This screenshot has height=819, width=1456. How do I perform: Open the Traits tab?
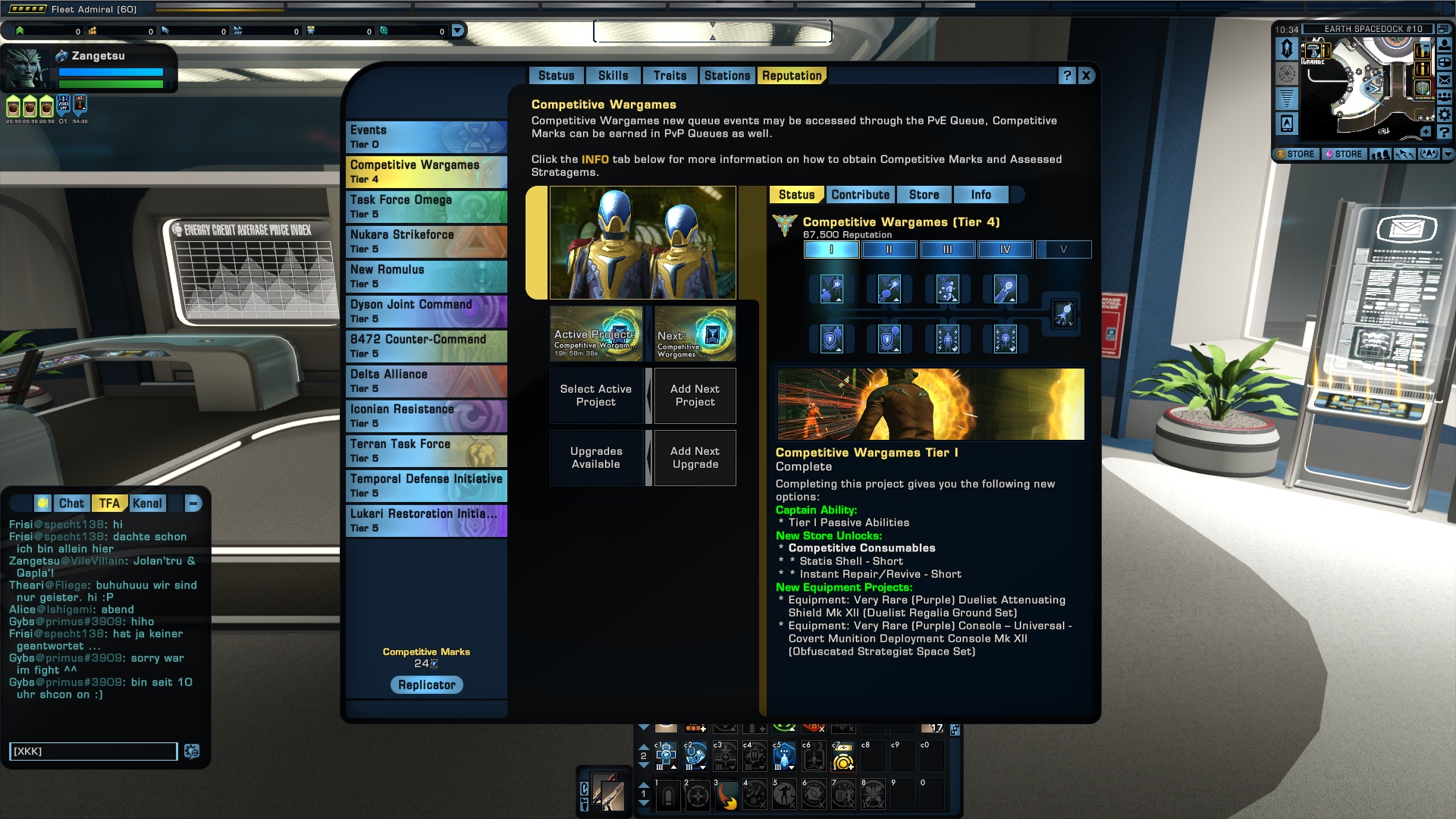(x=670, y=76)
